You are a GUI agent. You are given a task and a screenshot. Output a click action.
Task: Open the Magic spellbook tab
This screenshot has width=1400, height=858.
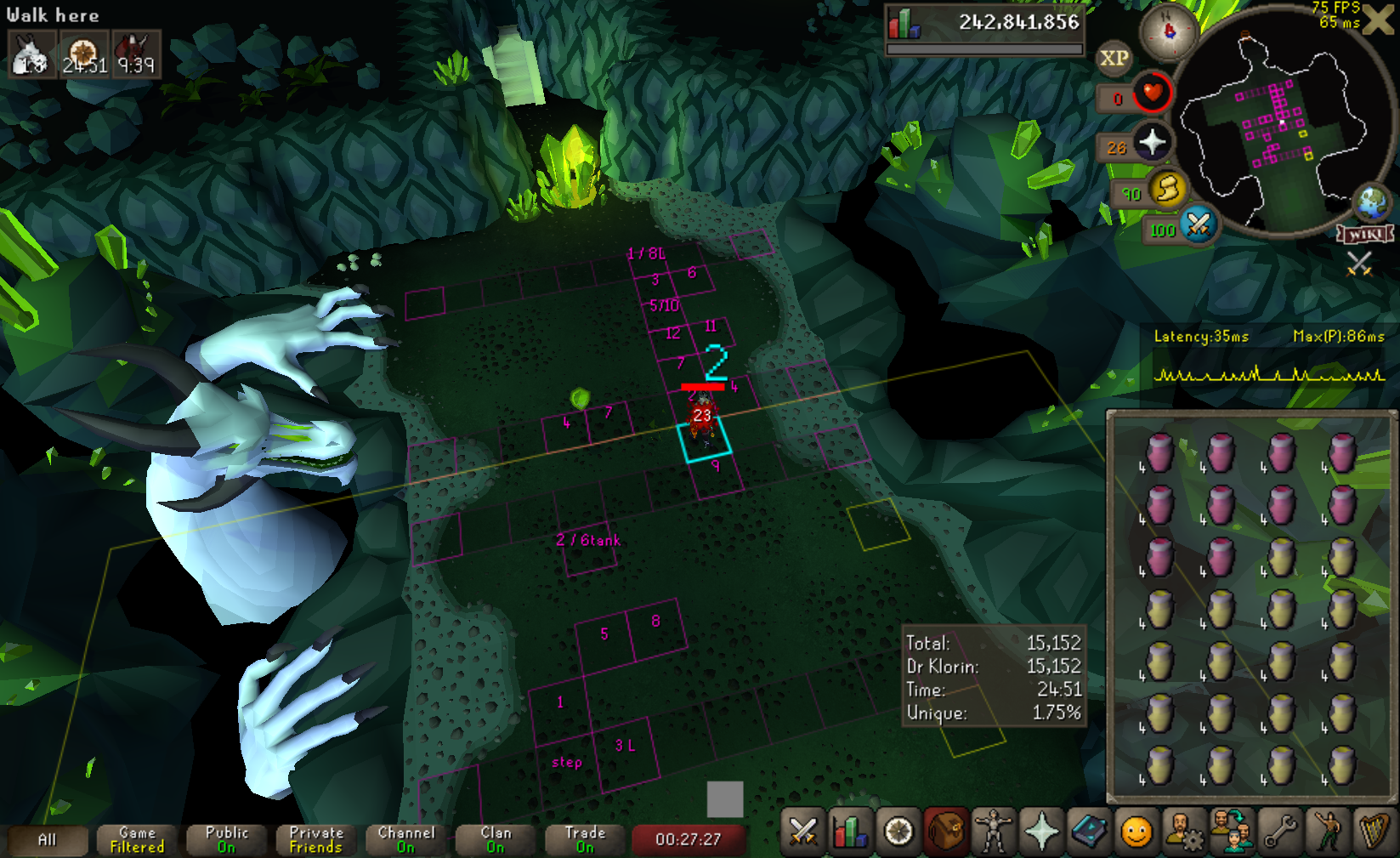(x=1089, y=832)
